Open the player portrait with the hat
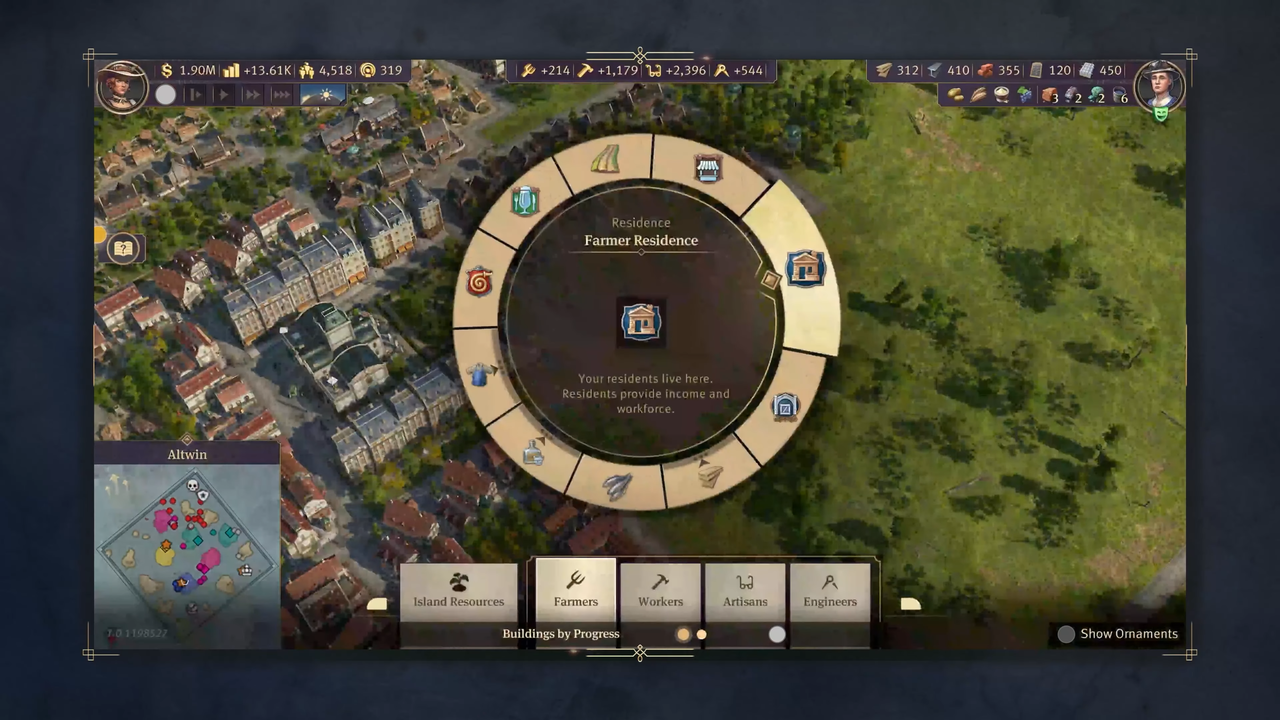Screen dimensions: 1280x720 (122, 86)
